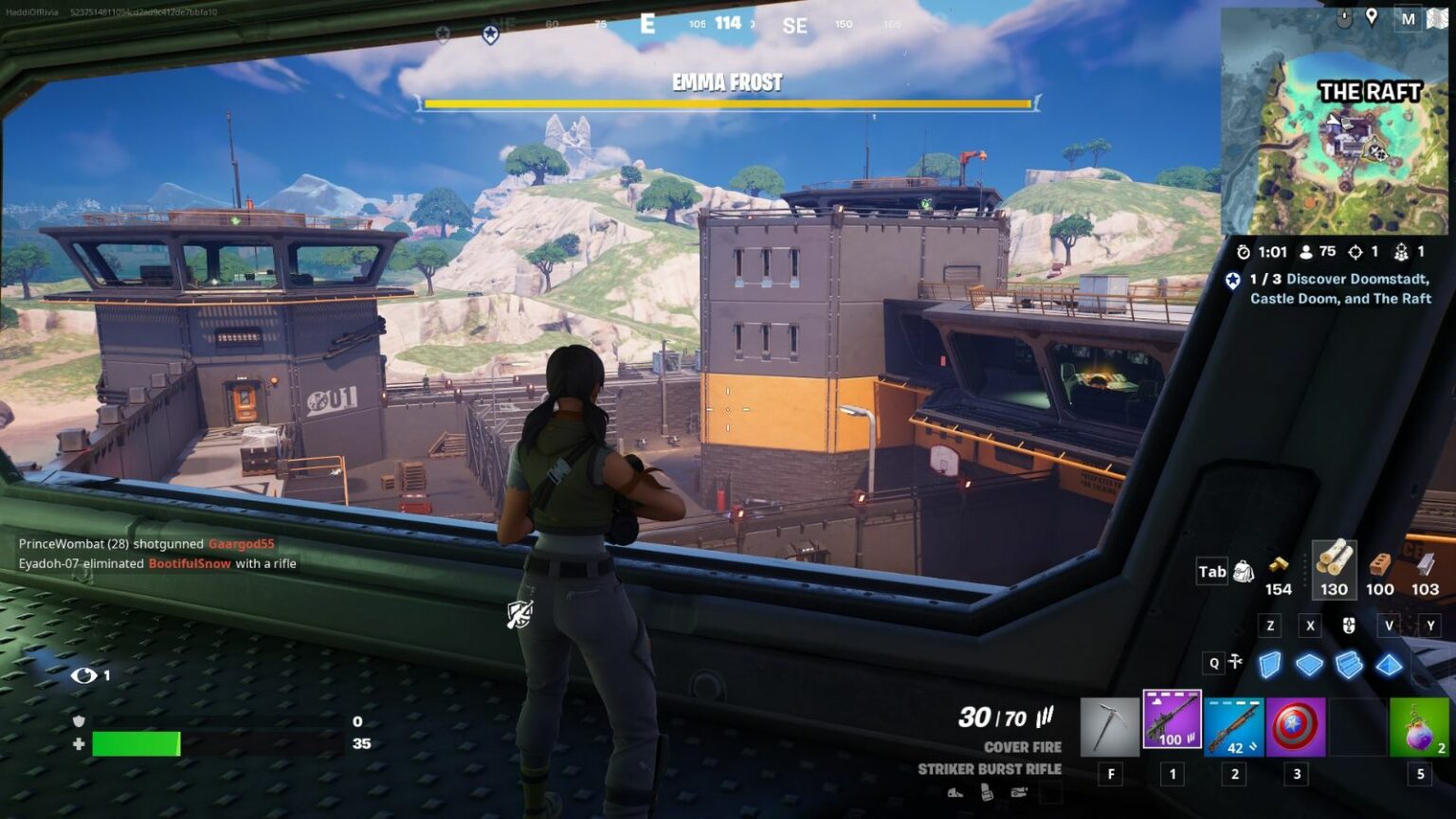Screen dimensions: 1456x819
Task: Select Captain America's shield slot
Action: click(x=1296, y=727)
